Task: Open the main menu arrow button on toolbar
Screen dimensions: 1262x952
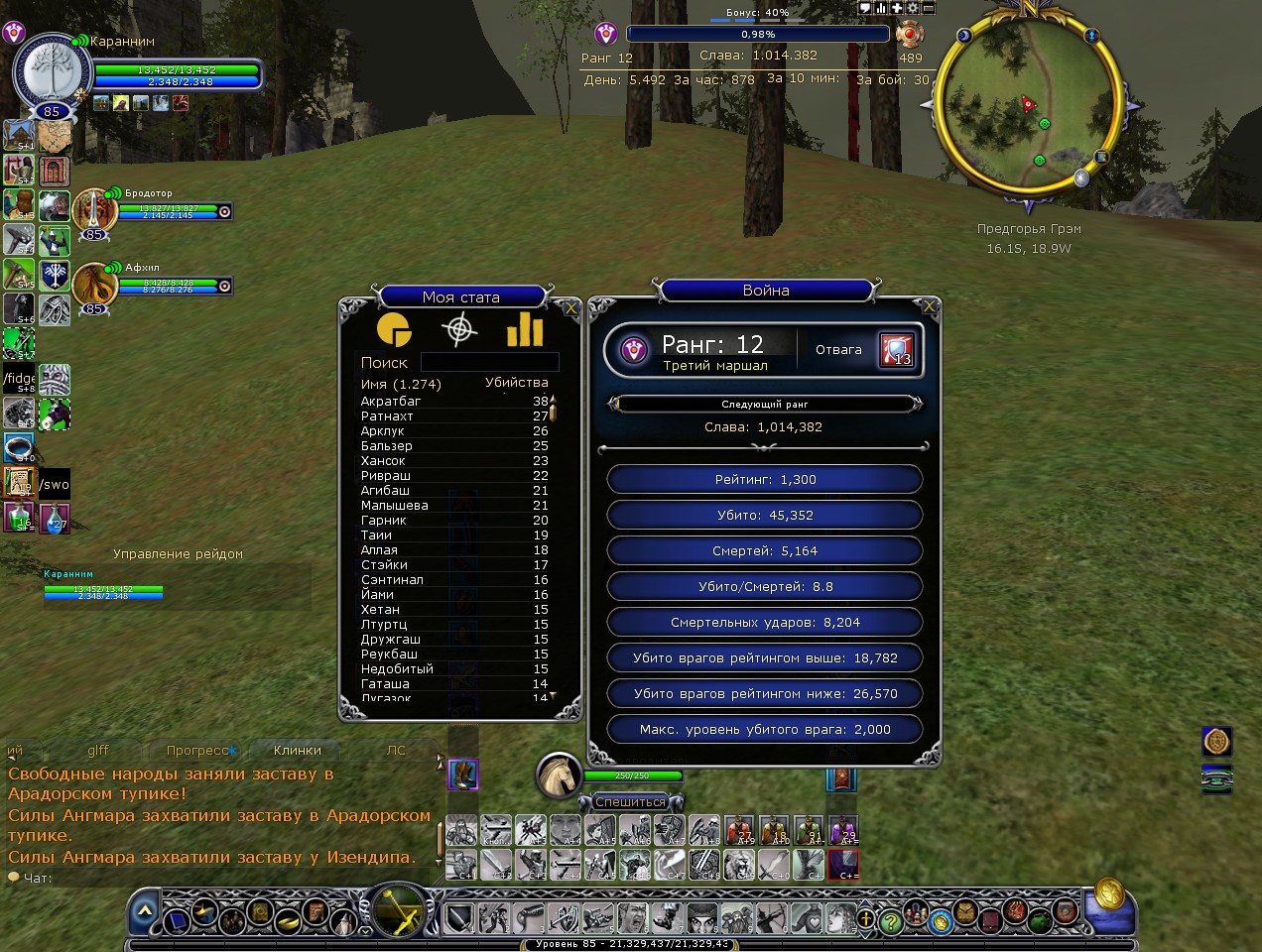Action: pyautogui.click(x=145, y=910)
